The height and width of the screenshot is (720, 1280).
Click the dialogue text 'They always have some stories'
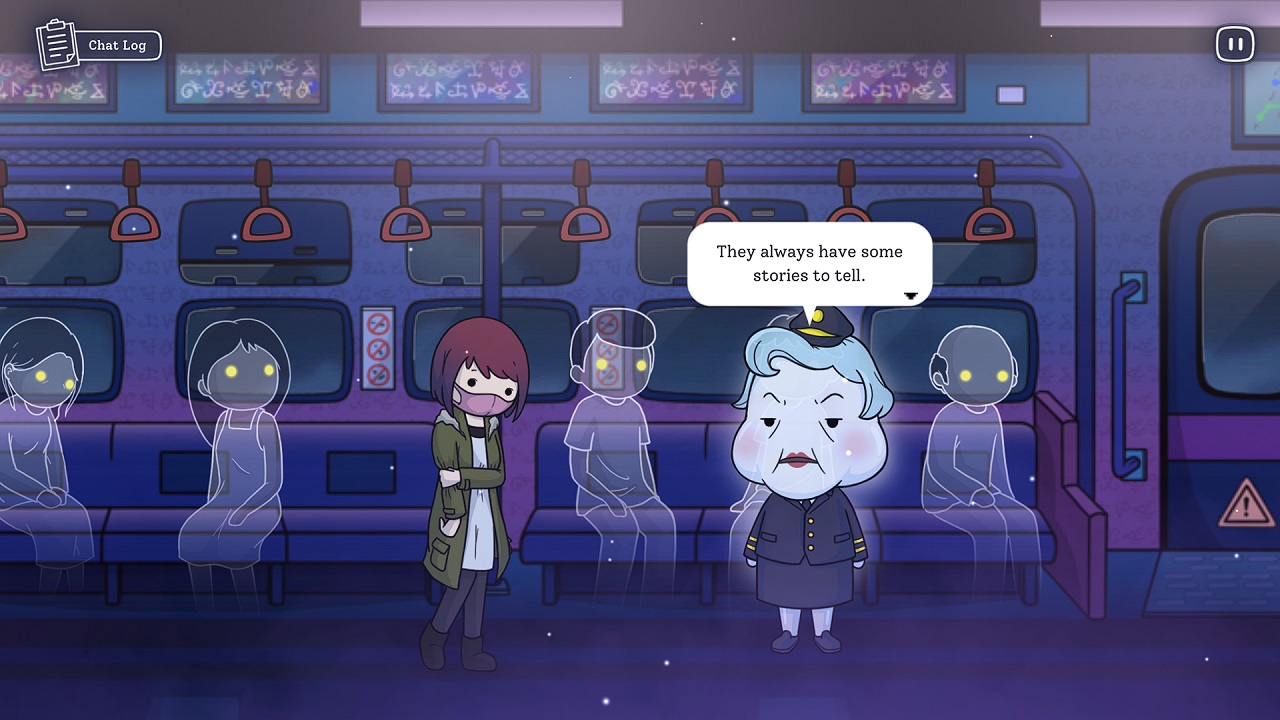808,252
